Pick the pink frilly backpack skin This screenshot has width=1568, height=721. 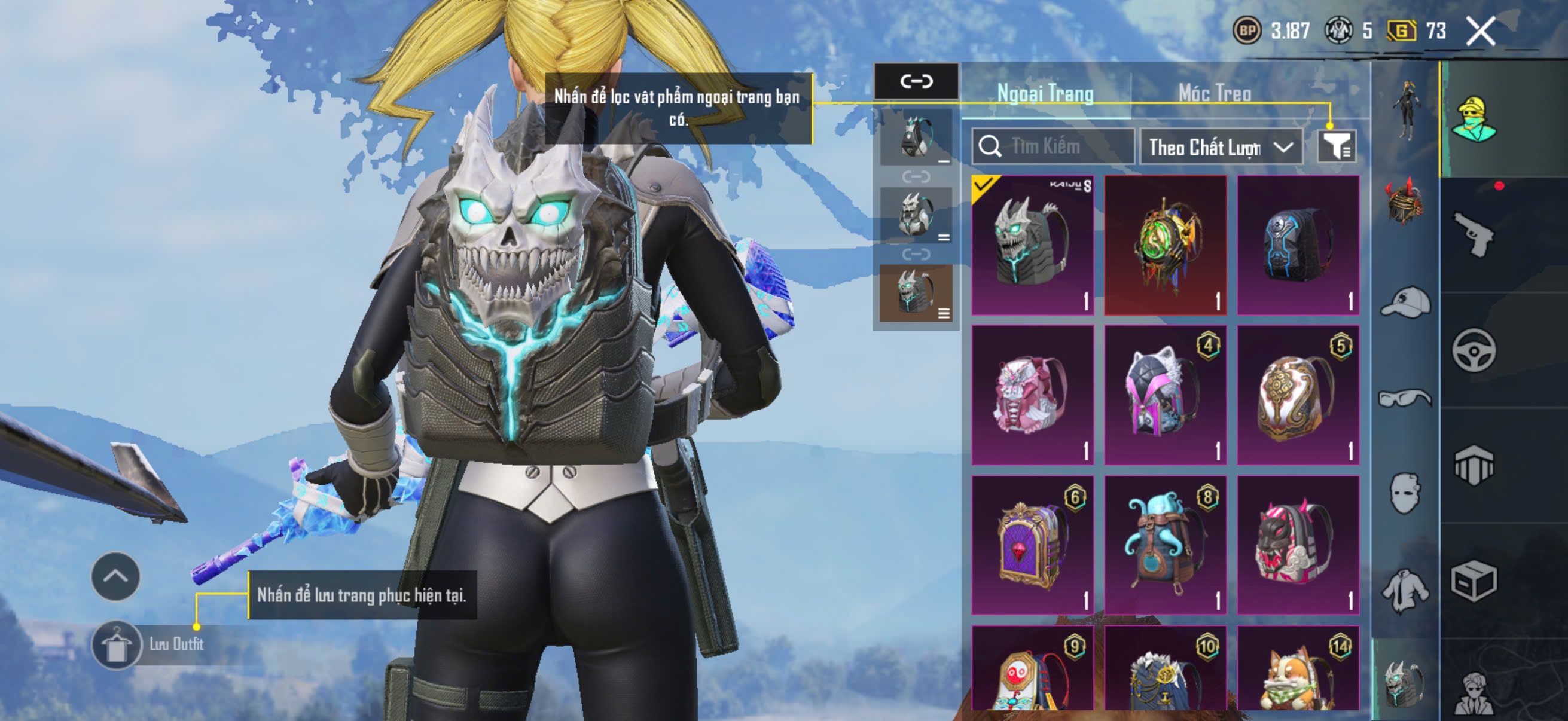(x=1032, y=396)
